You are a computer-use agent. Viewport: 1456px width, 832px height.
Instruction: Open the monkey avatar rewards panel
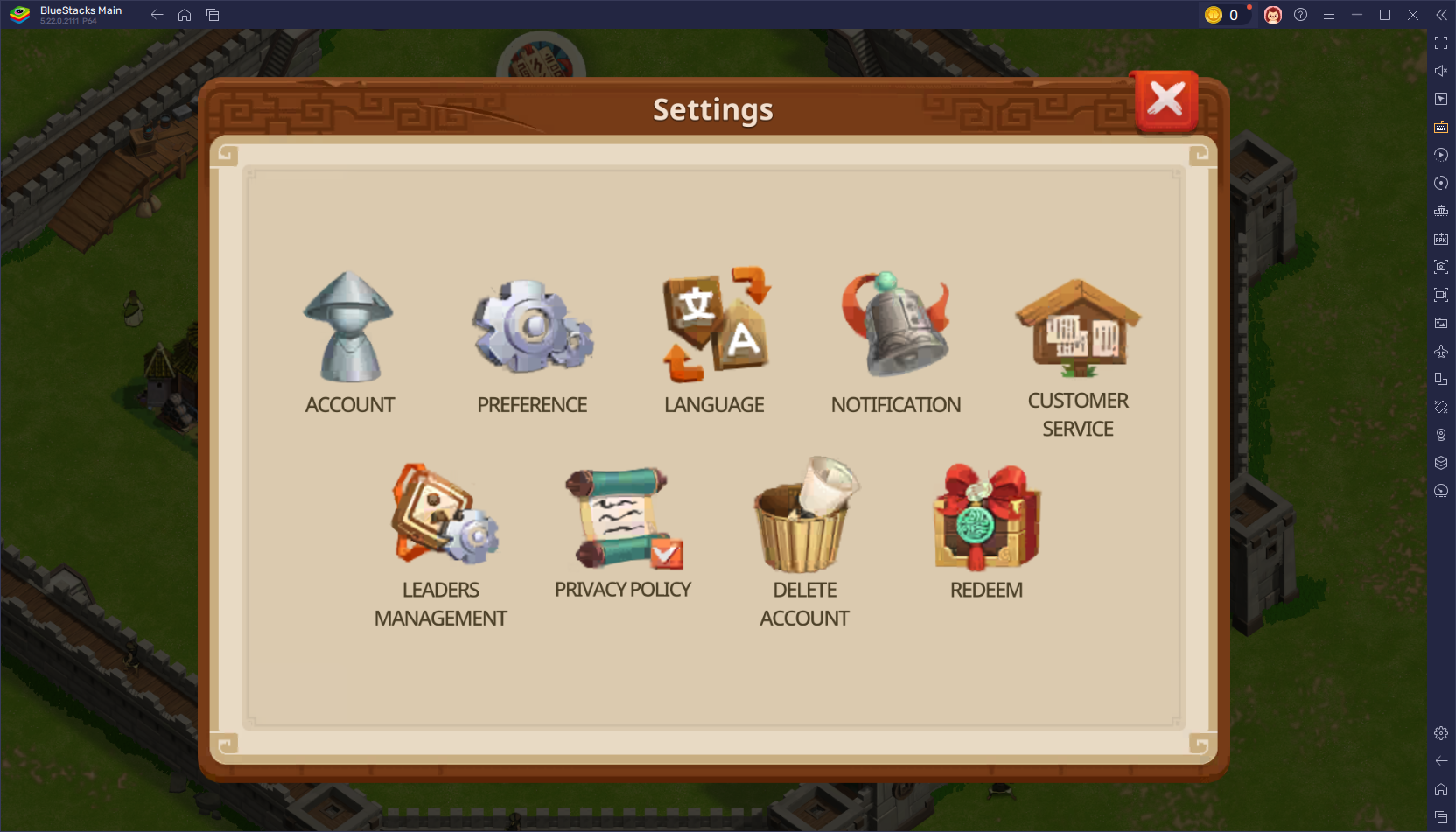click(1273, 15)
